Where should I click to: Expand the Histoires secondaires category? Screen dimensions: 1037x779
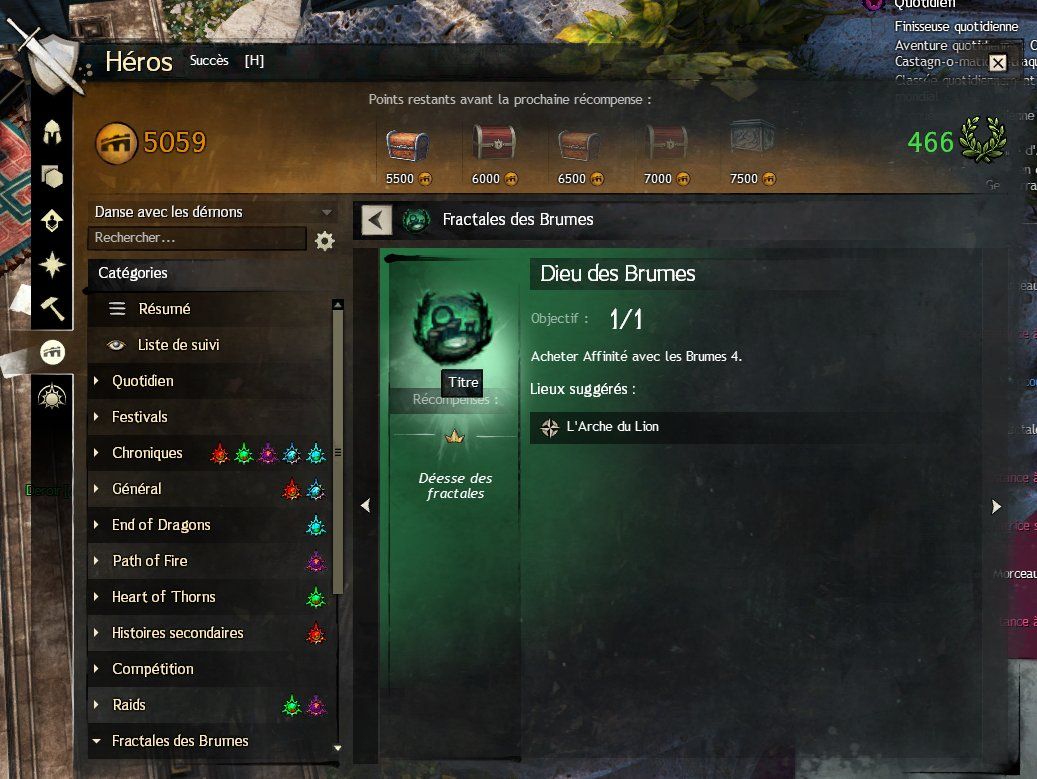(x=177, y=633)
